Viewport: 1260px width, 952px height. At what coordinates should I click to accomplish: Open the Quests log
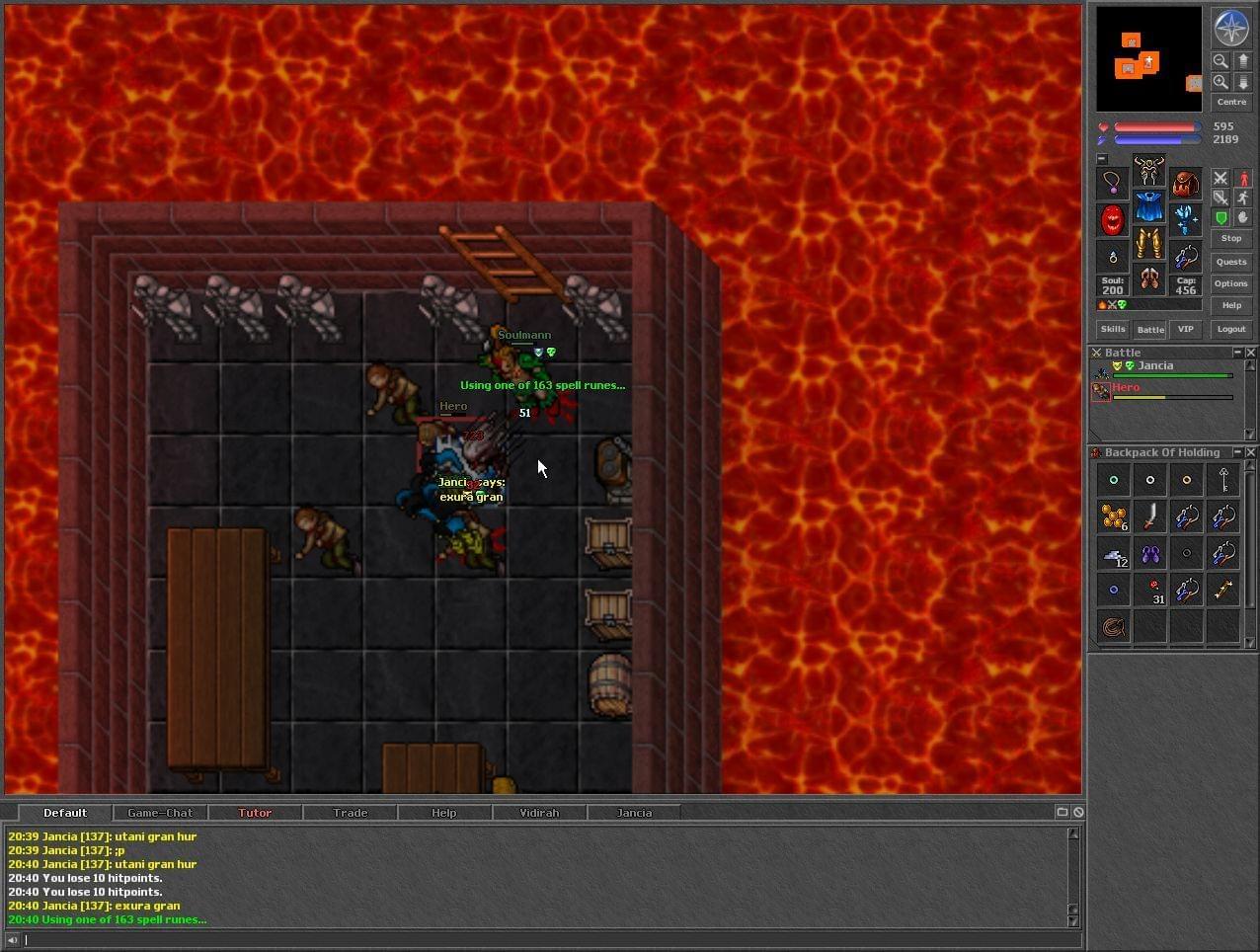[x=1231, y=262]
